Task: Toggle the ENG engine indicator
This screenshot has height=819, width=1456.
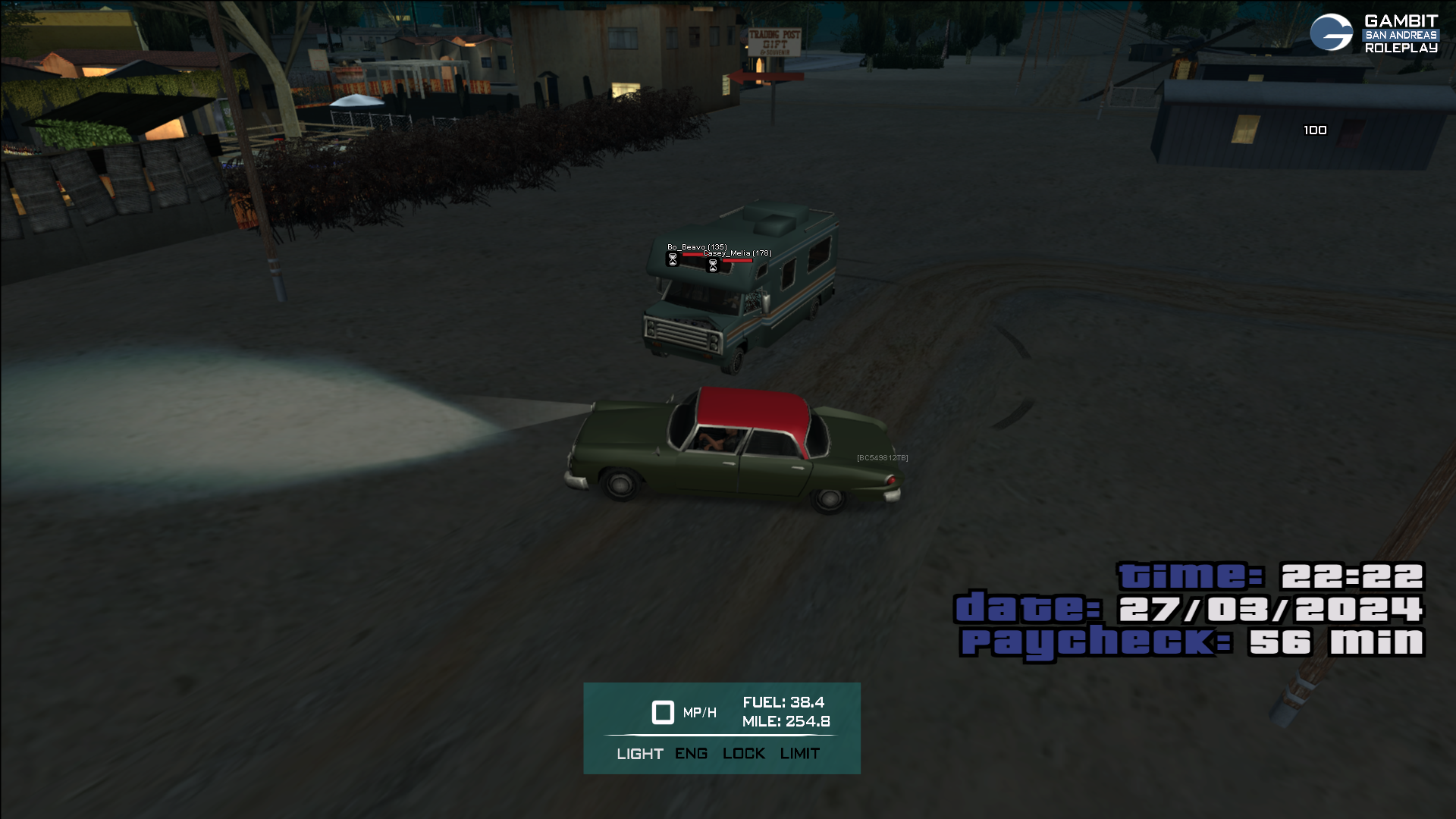Action: point(691,754)
